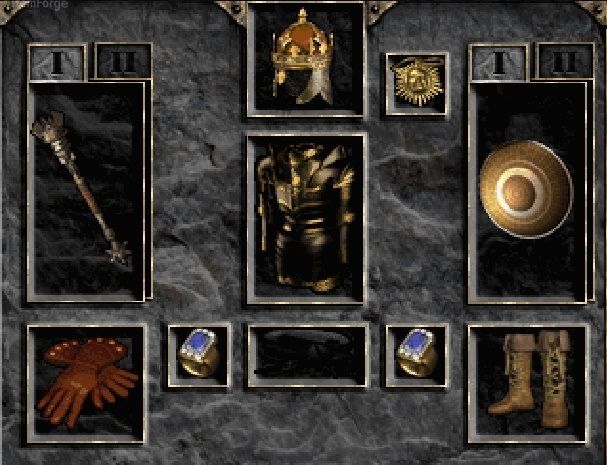Choose weapon tab I above the scepter
This screenshot has width=607, height=465.
coord(57,62)
